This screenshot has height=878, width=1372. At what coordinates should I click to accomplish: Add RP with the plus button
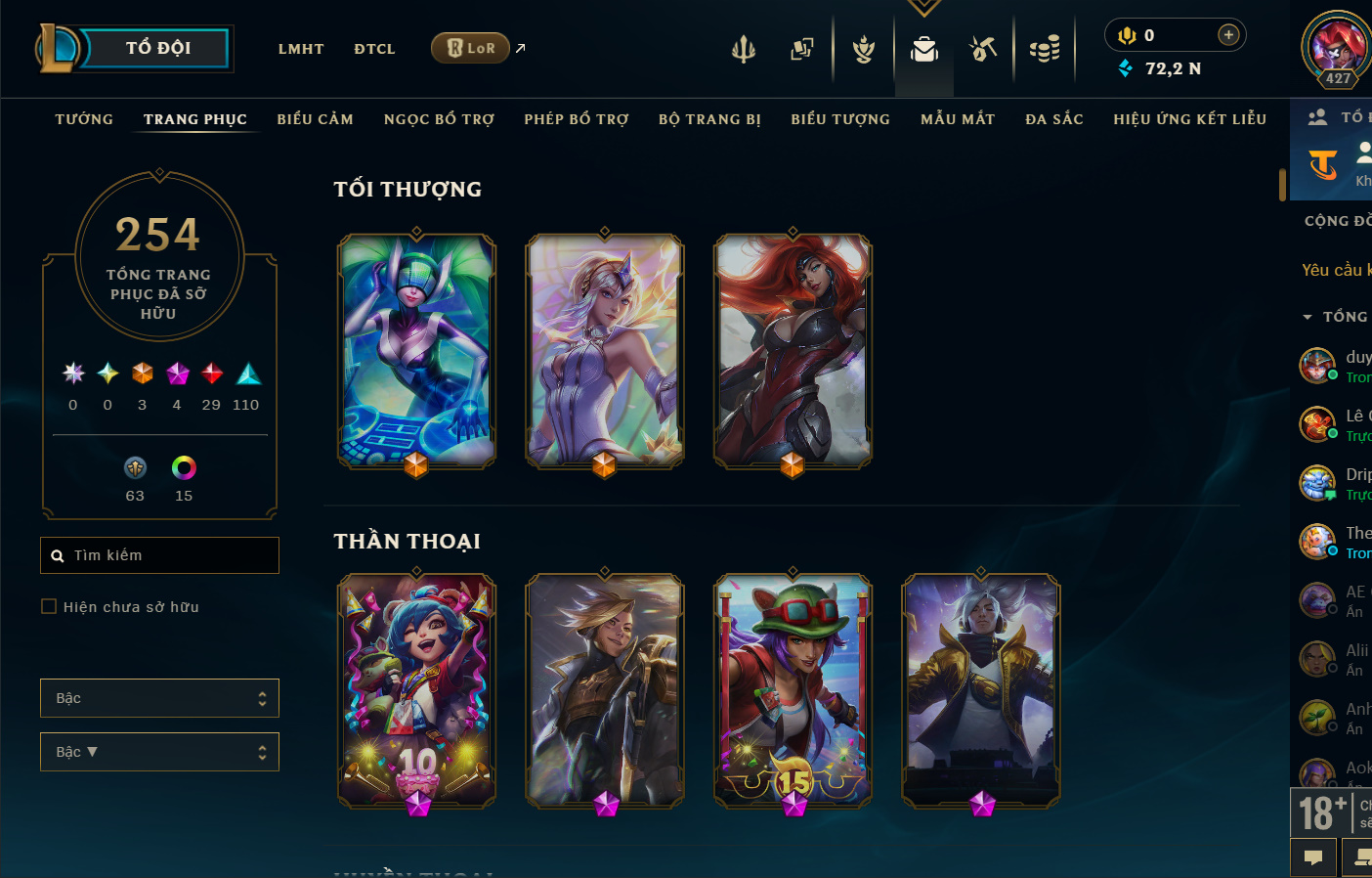click(x=1228, y=35)
